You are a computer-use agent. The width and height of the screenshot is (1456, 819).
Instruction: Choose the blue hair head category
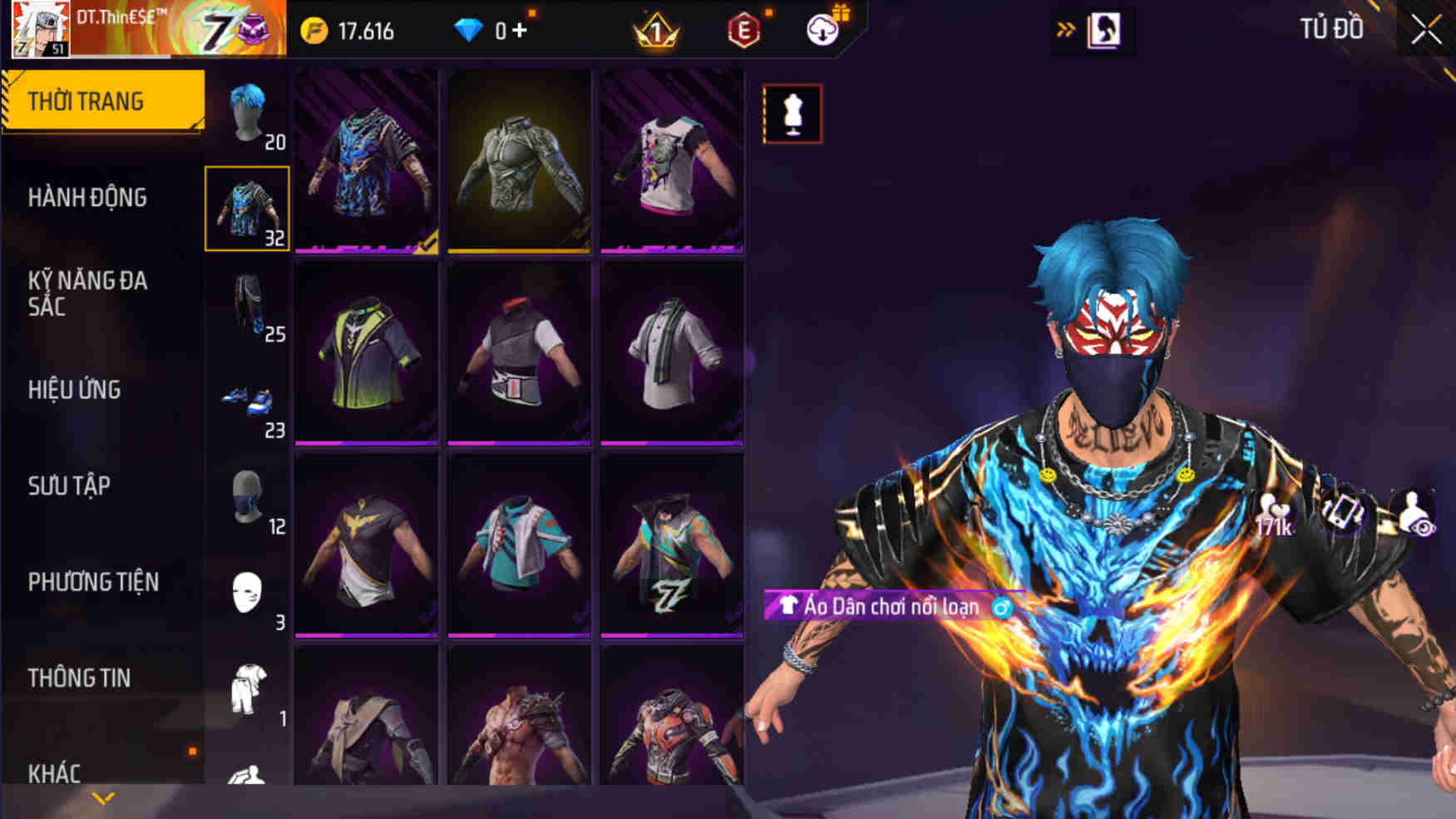click(247, 114)
